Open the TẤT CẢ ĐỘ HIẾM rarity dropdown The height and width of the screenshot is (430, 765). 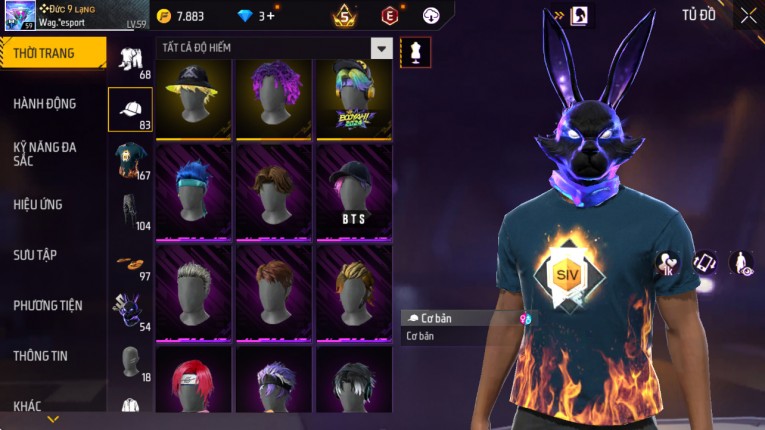coord(381,48)
